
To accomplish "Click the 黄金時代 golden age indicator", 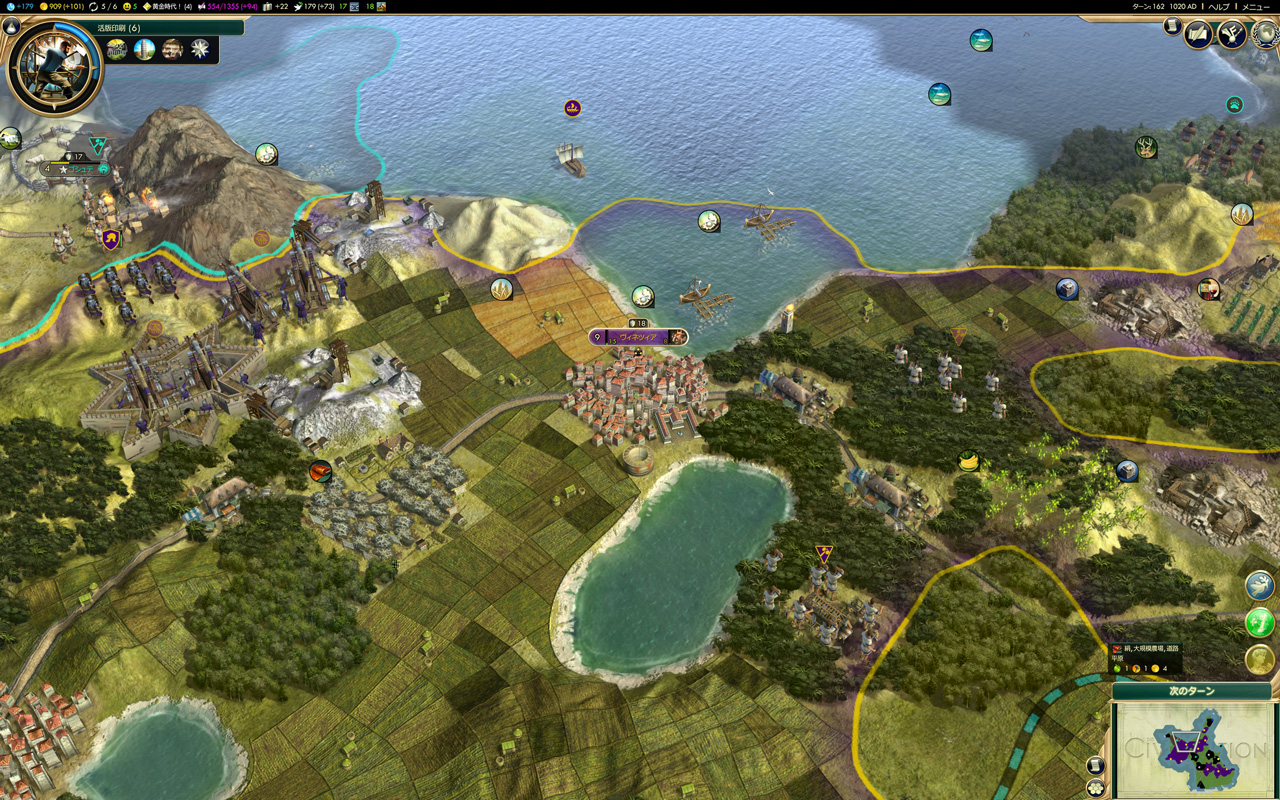I will (167, 7).
